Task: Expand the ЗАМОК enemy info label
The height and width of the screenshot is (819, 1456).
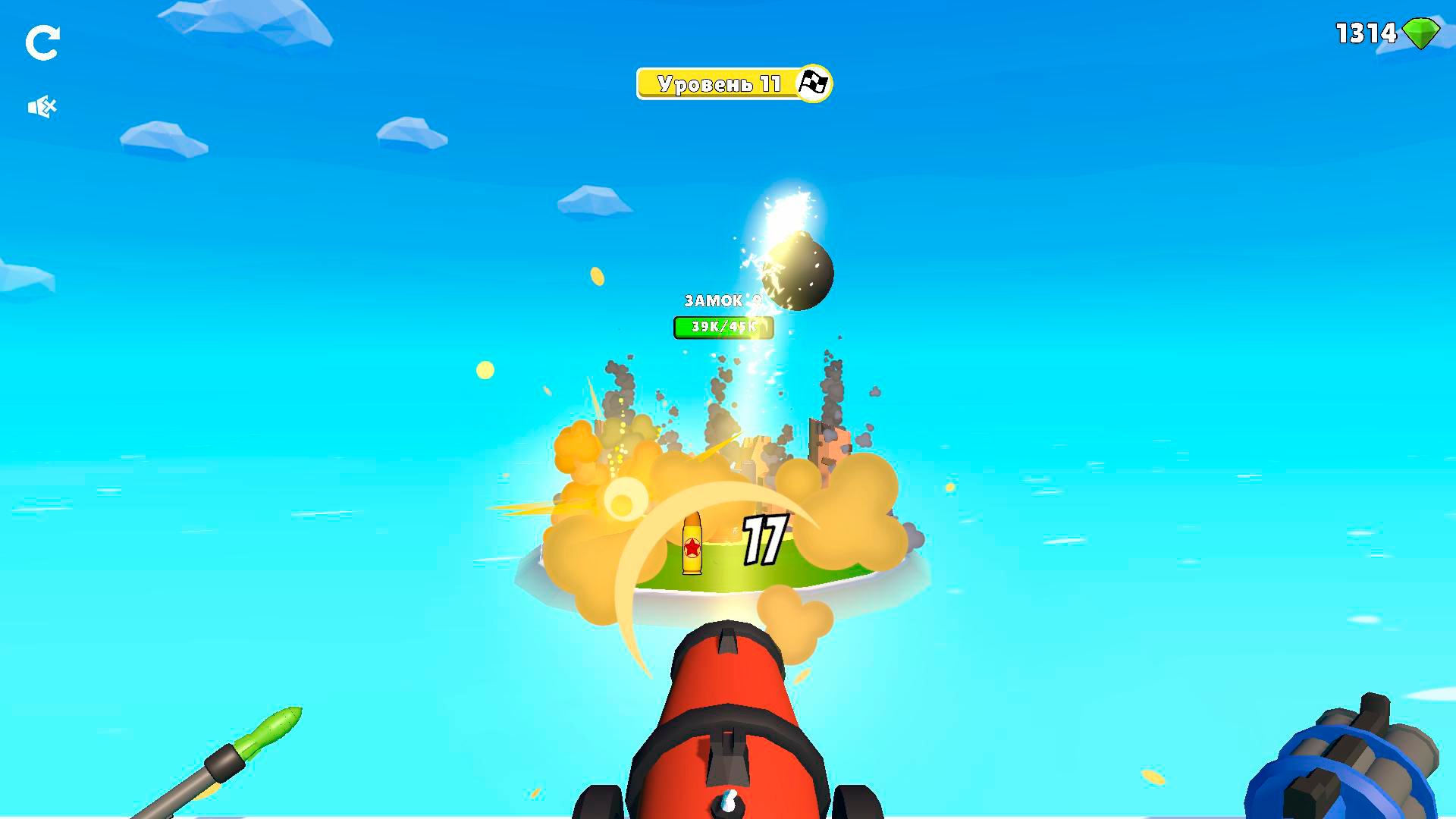Action: 716,301
